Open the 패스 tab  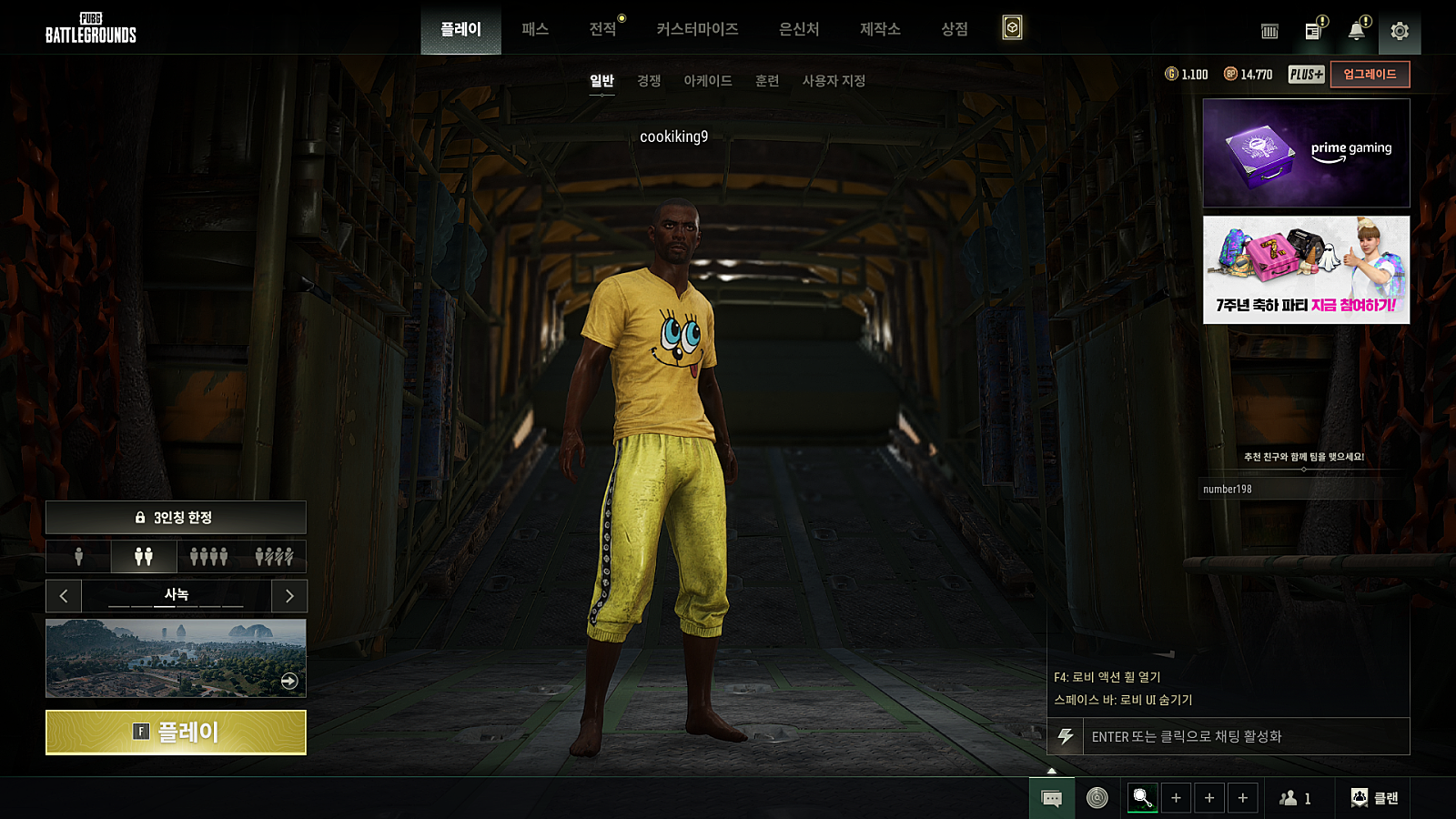[x=535, y=29]
